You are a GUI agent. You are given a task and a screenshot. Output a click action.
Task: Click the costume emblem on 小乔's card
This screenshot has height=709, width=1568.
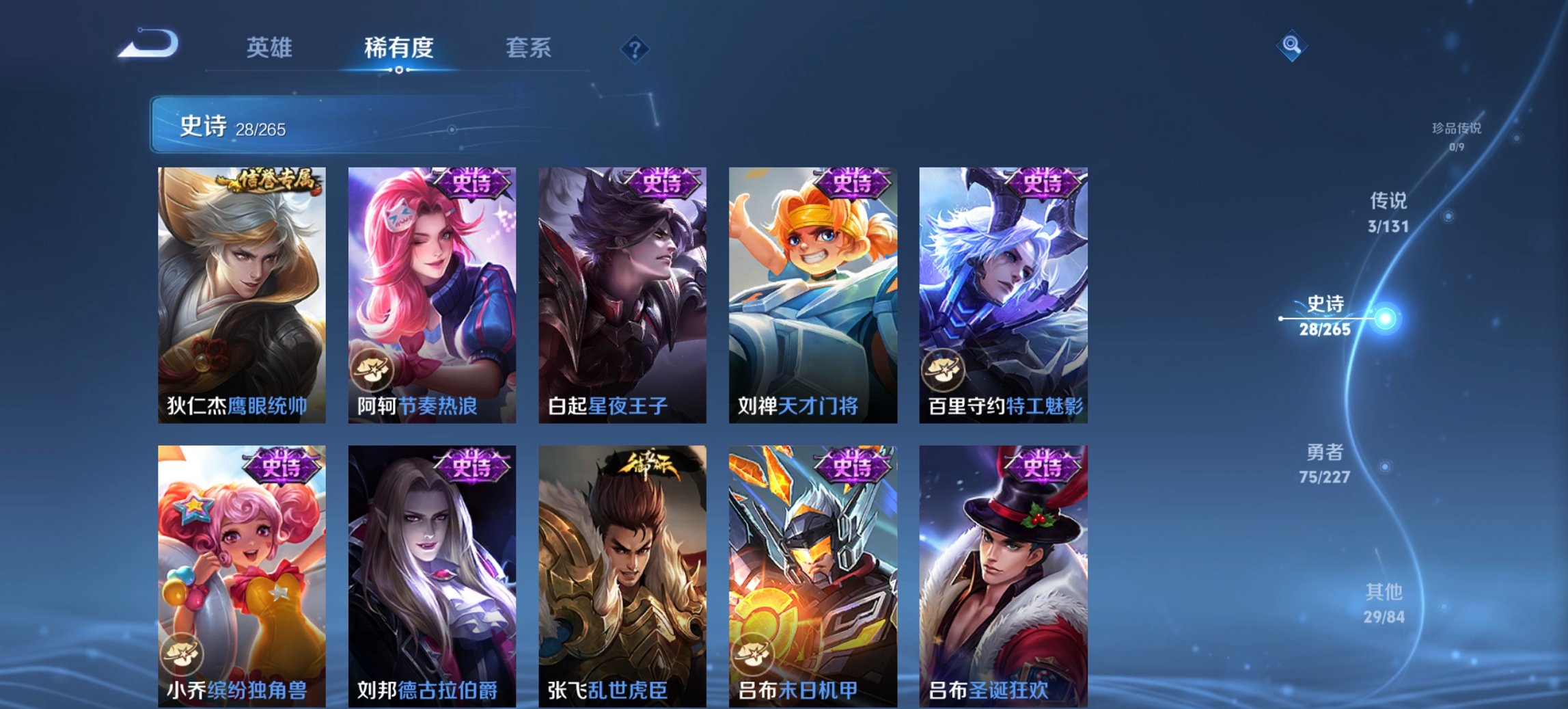[182, 655]
